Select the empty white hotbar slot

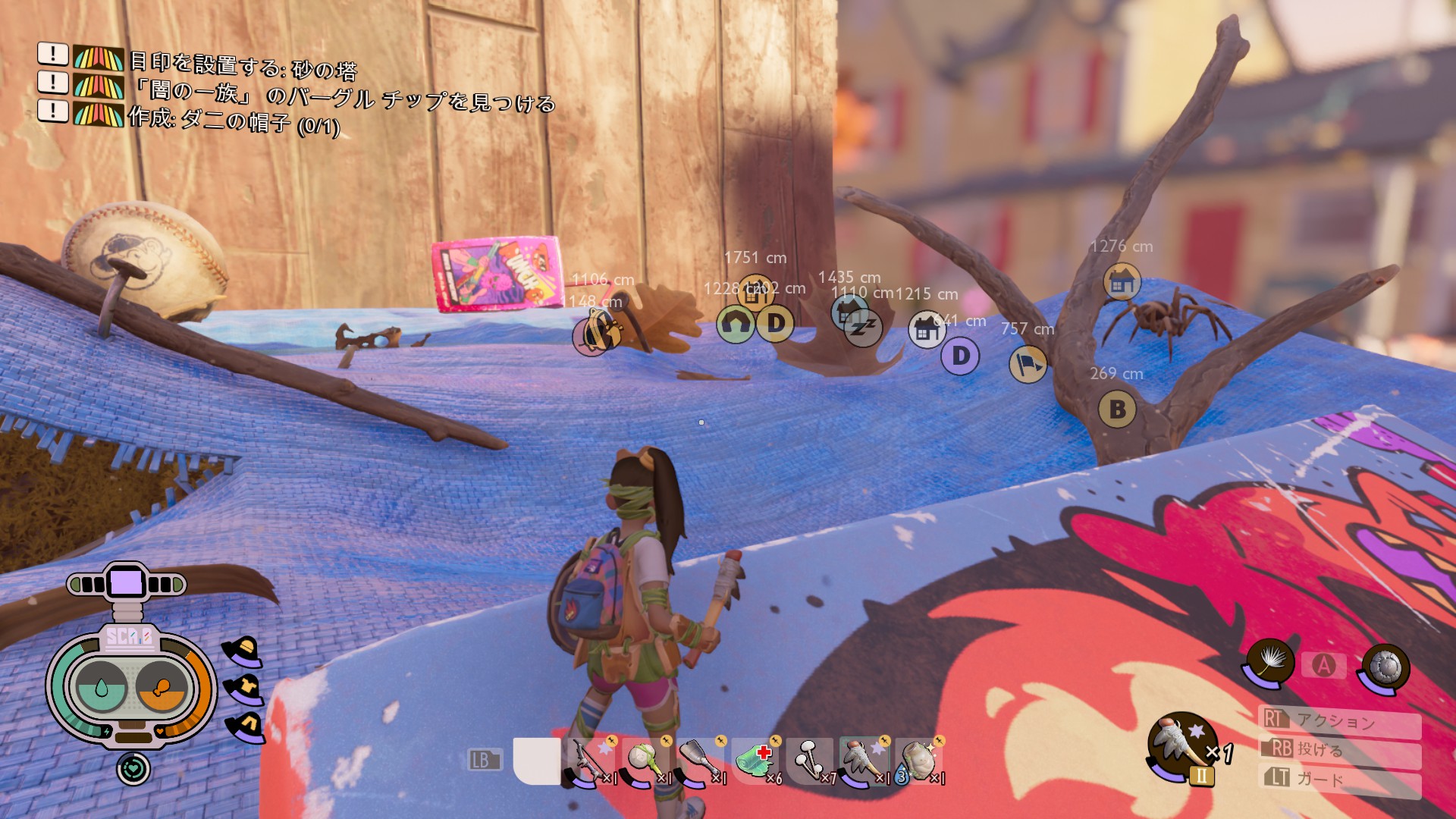click(536, 761)
